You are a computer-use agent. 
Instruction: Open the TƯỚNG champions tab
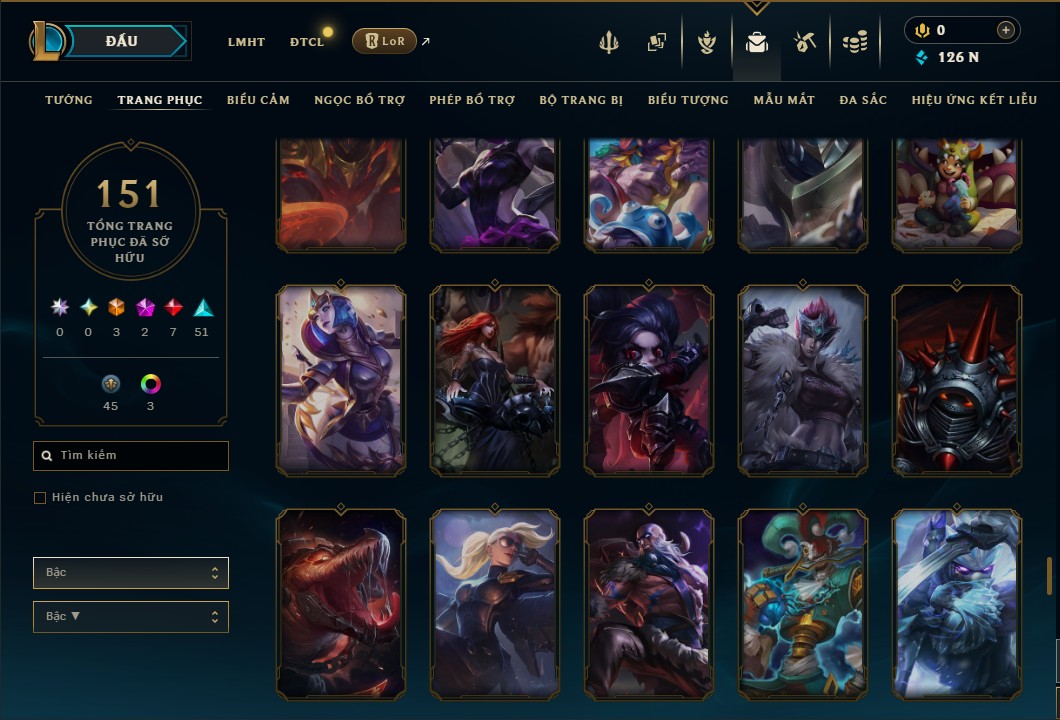(69, 100)
